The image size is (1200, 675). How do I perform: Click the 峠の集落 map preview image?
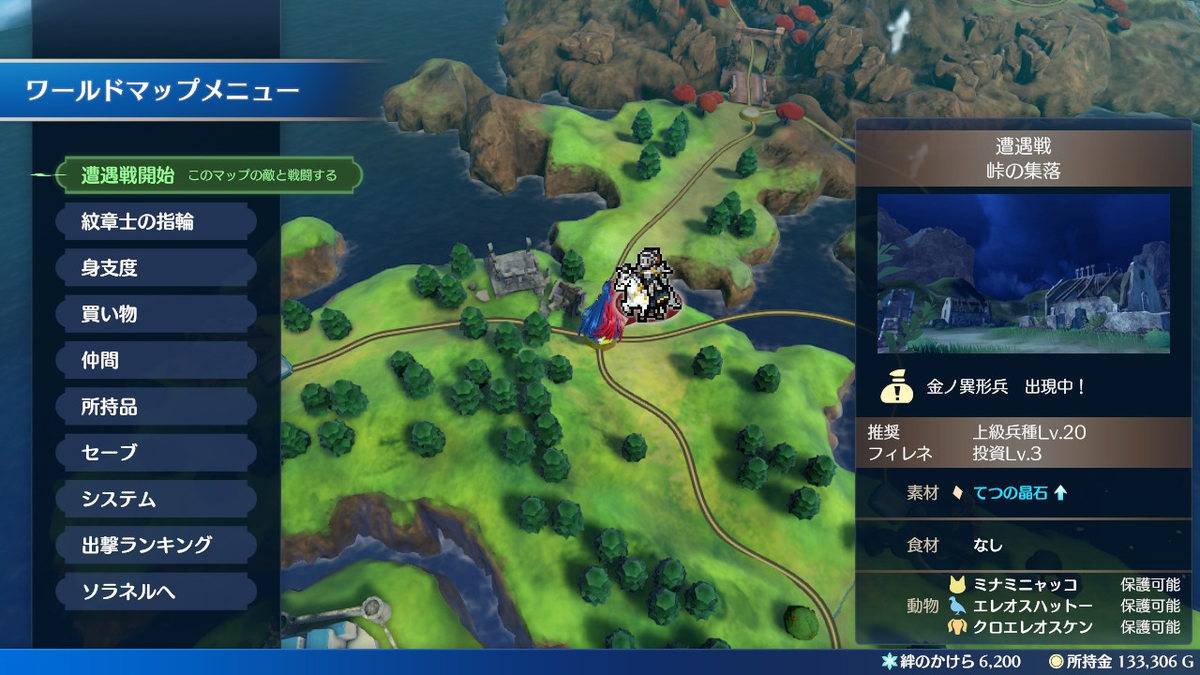point(1023,273)
